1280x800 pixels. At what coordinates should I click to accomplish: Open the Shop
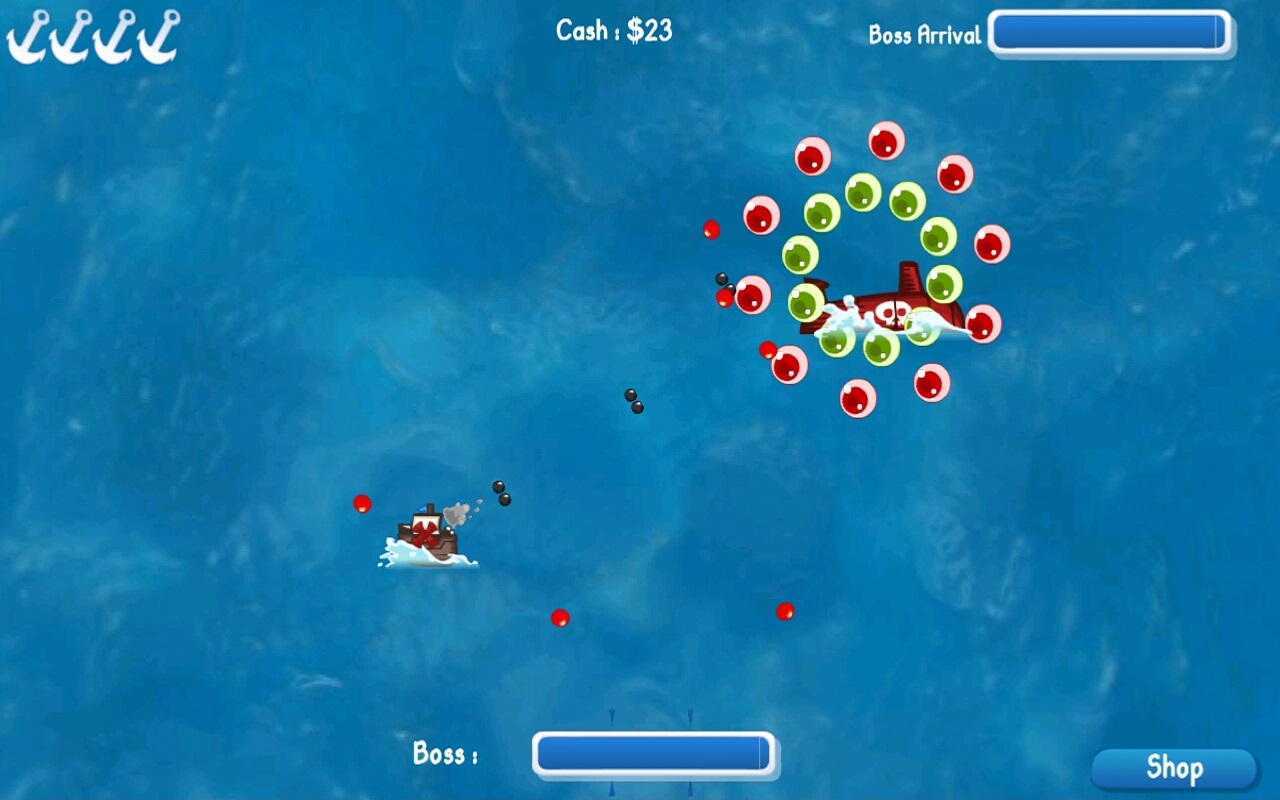pyautogui.click(x=1175, y=769)
